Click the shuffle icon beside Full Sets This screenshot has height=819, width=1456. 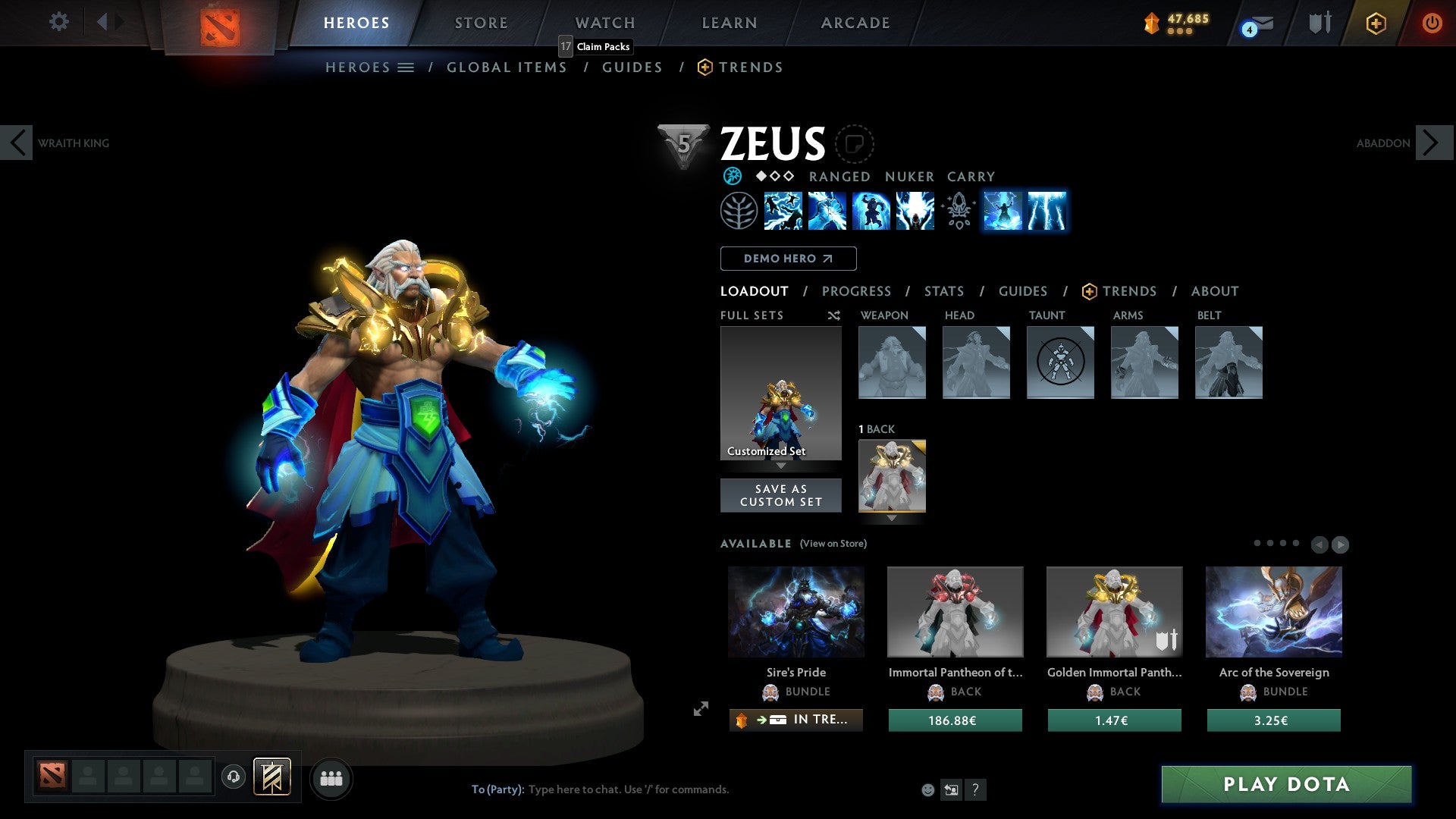[x=833, y=315]
